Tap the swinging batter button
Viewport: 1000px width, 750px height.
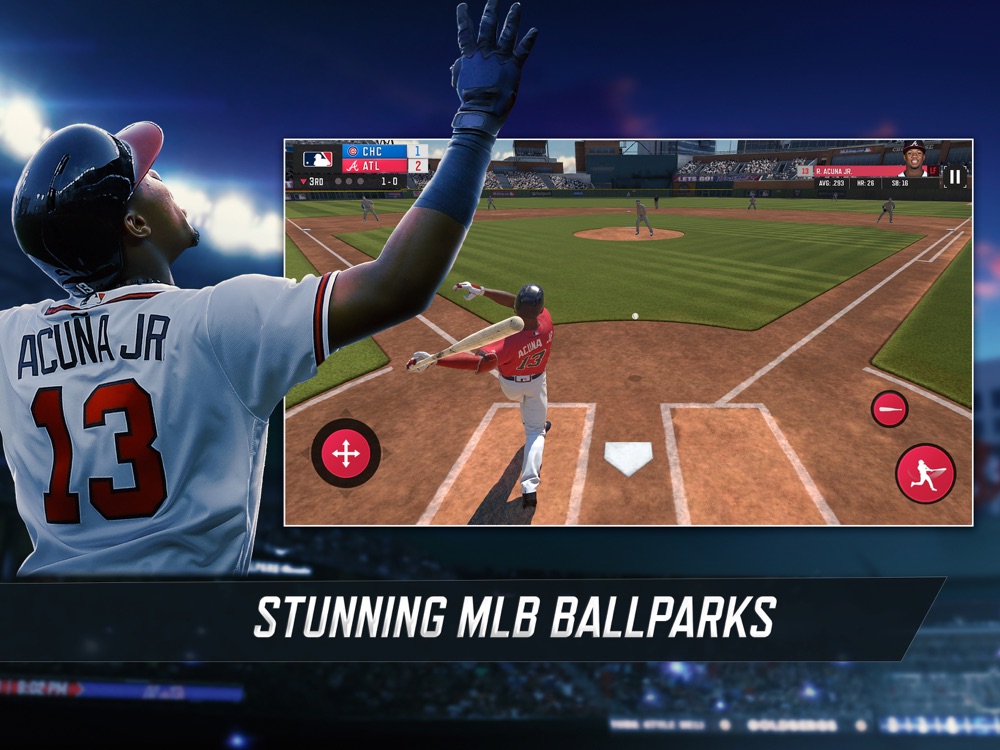coord(925,474)
